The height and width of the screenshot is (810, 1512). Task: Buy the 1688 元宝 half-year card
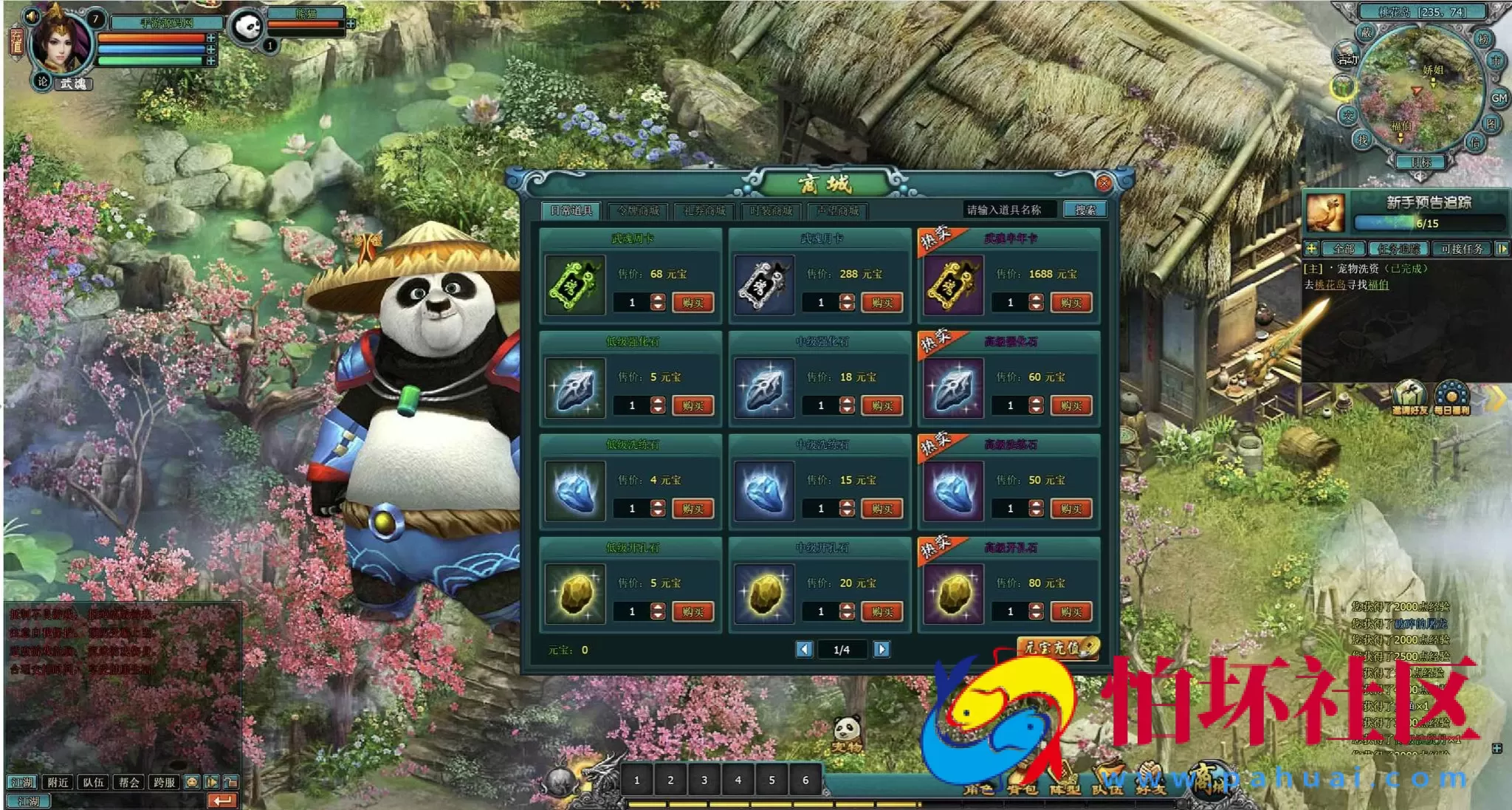[x=1071, y=303]
